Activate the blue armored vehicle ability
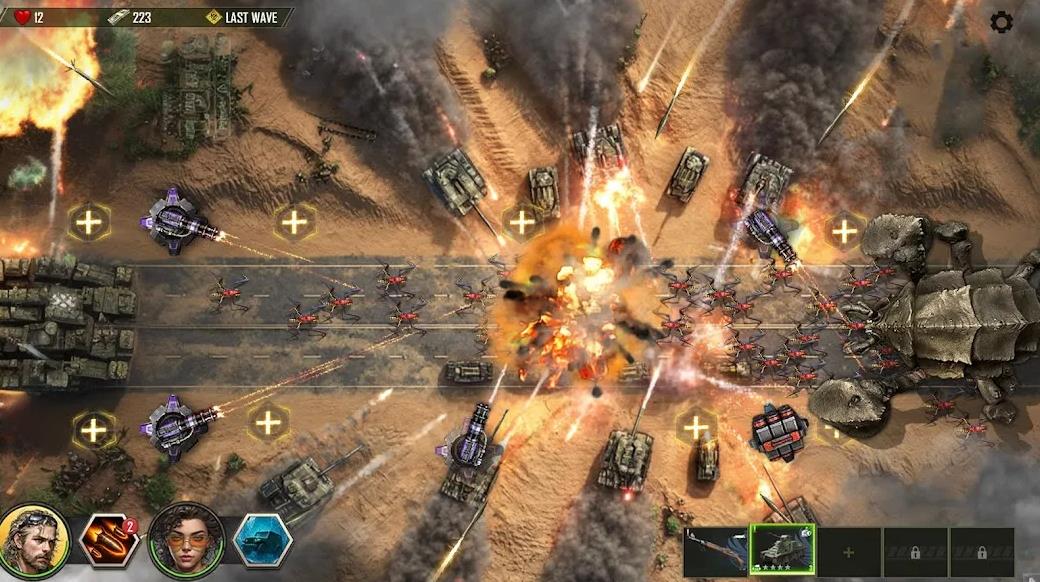The image size is (1040, 582). coord(262,541)
